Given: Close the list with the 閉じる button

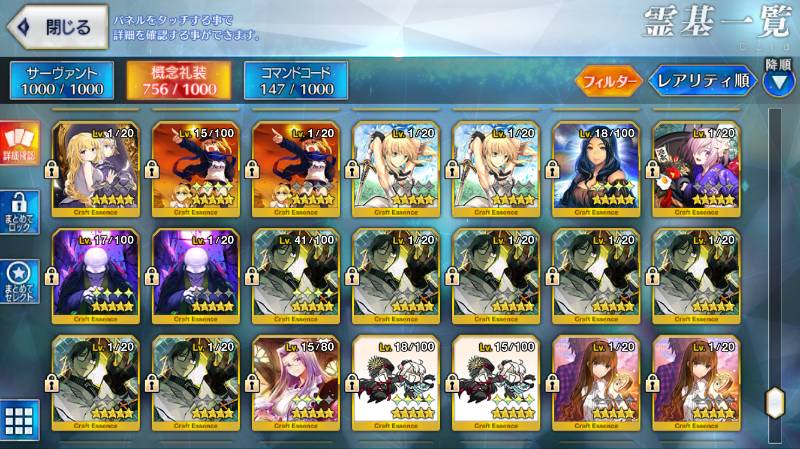Looking at the screenshot, I should (x=60, y=28).
